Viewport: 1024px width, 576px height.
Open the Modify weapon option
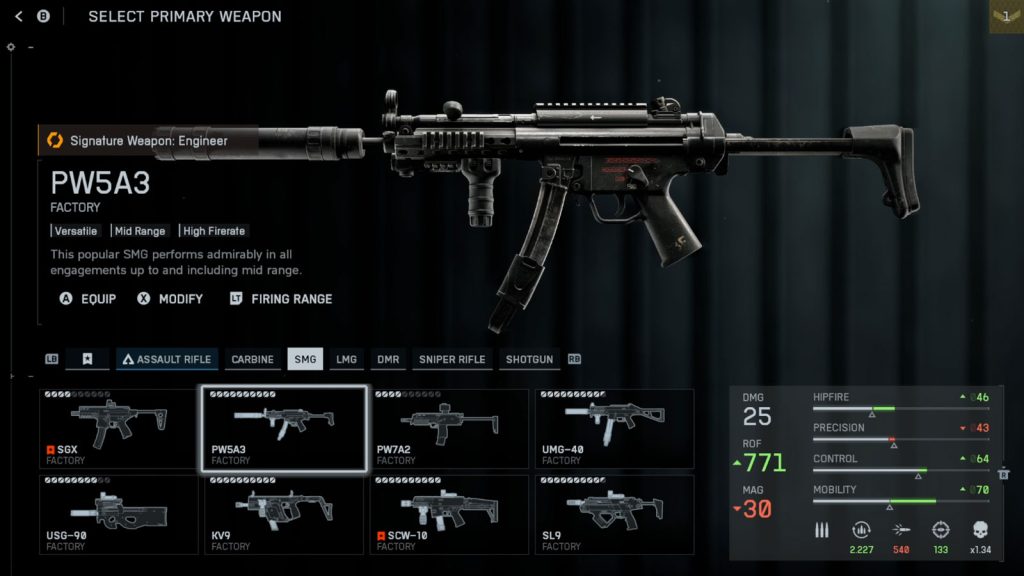170,298
